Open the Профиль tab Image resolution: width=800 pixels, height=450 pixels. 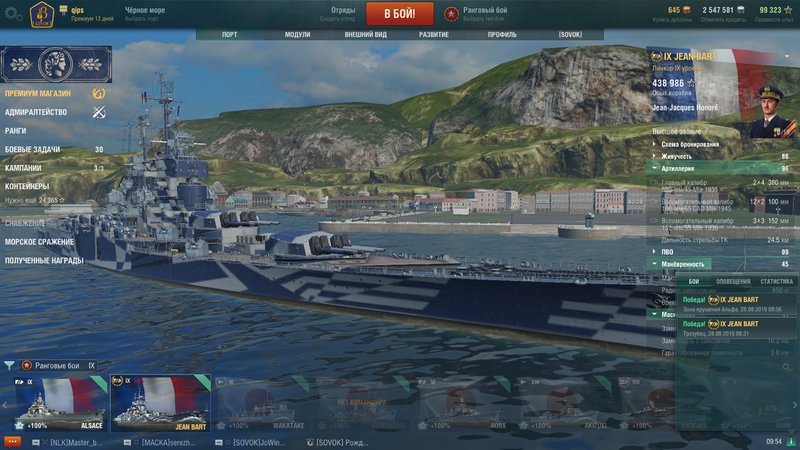[x=502, y=34]
